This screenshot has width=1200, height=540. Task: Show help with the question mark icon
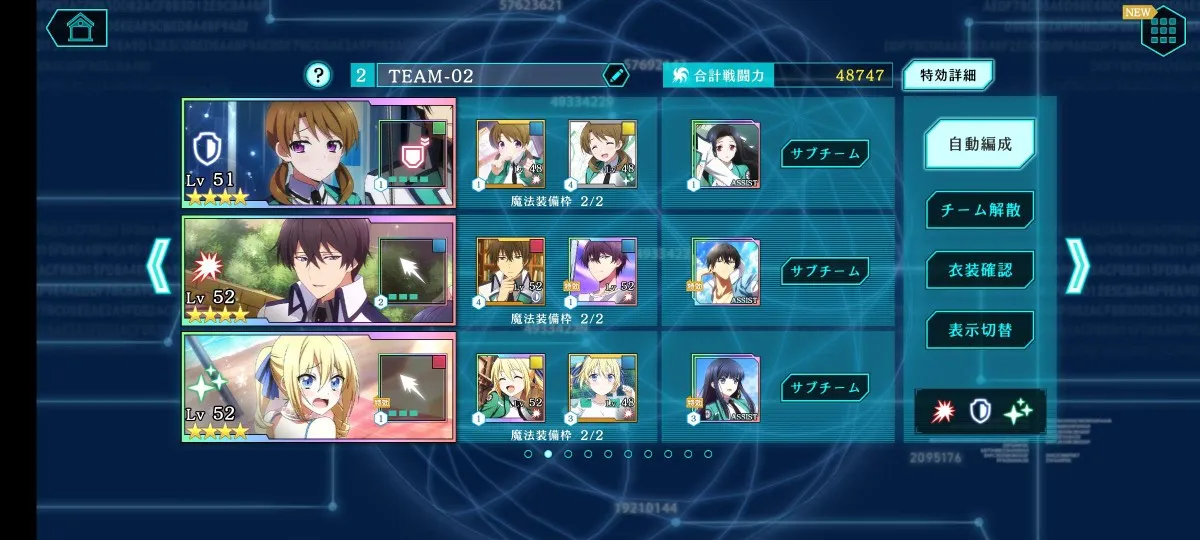pos(318,75)
